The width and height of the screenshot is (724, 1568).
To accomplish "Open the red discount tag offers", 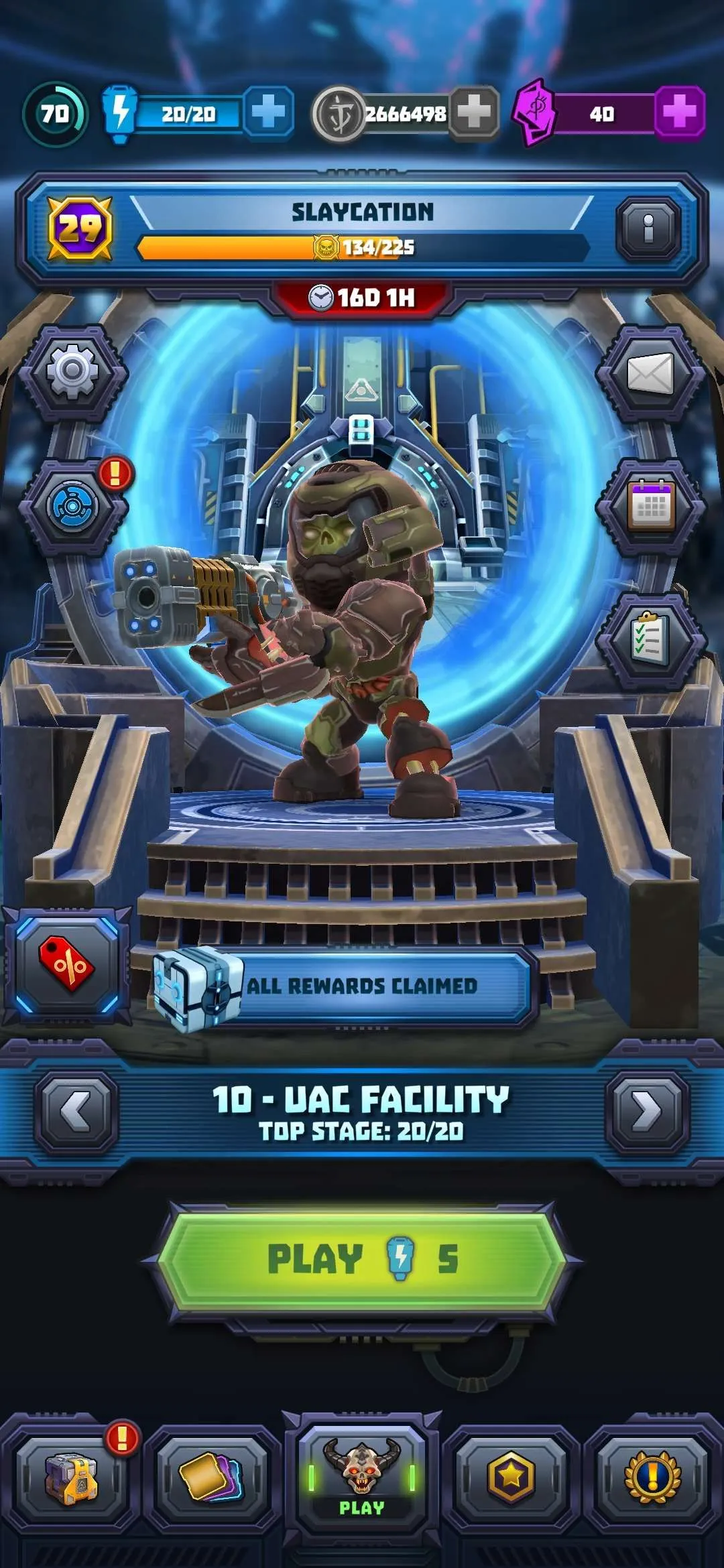I will [66, 965].
